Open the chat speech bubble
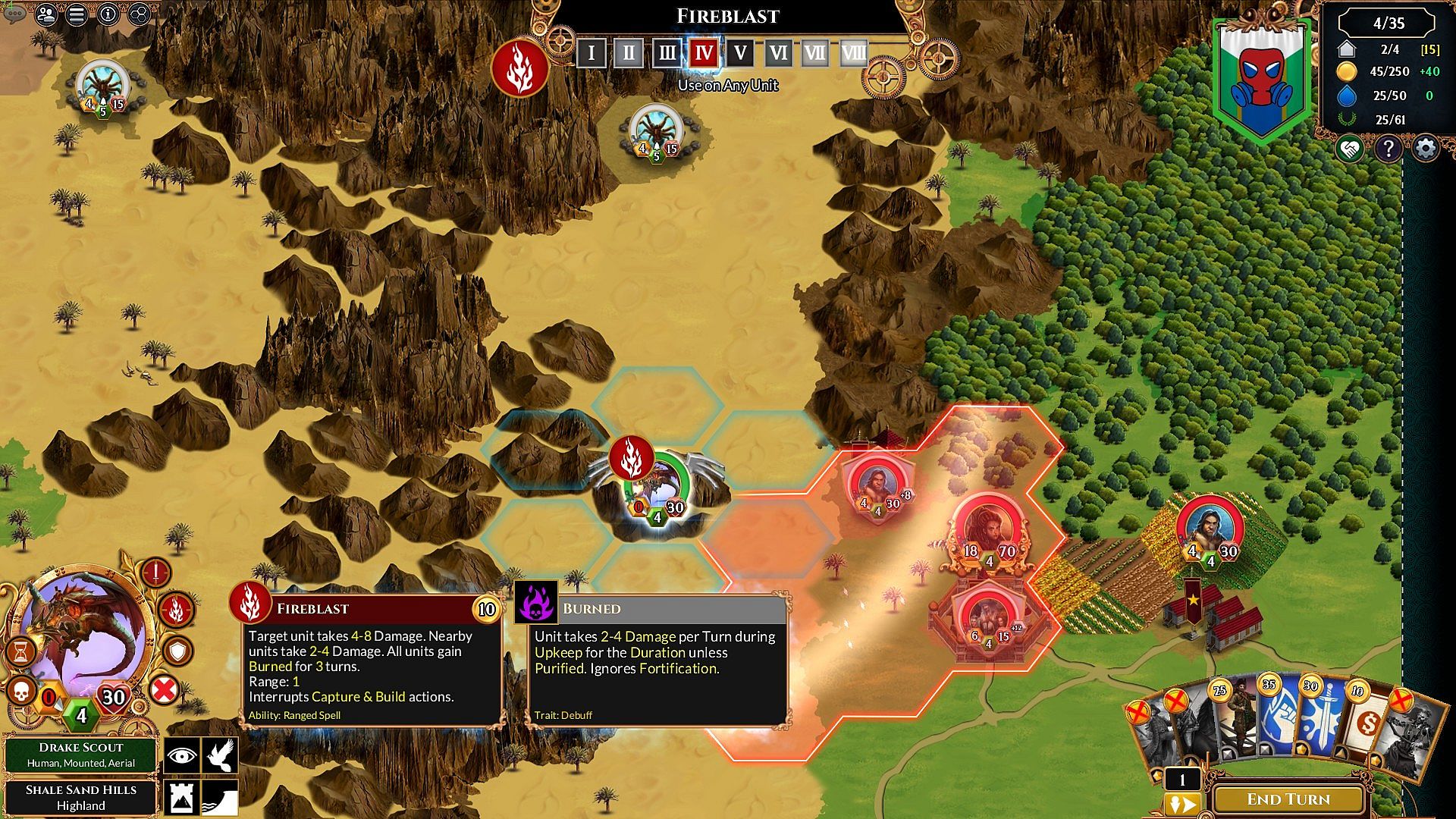The width and height of the screenshot is (1456, 819). click(14, 13)
